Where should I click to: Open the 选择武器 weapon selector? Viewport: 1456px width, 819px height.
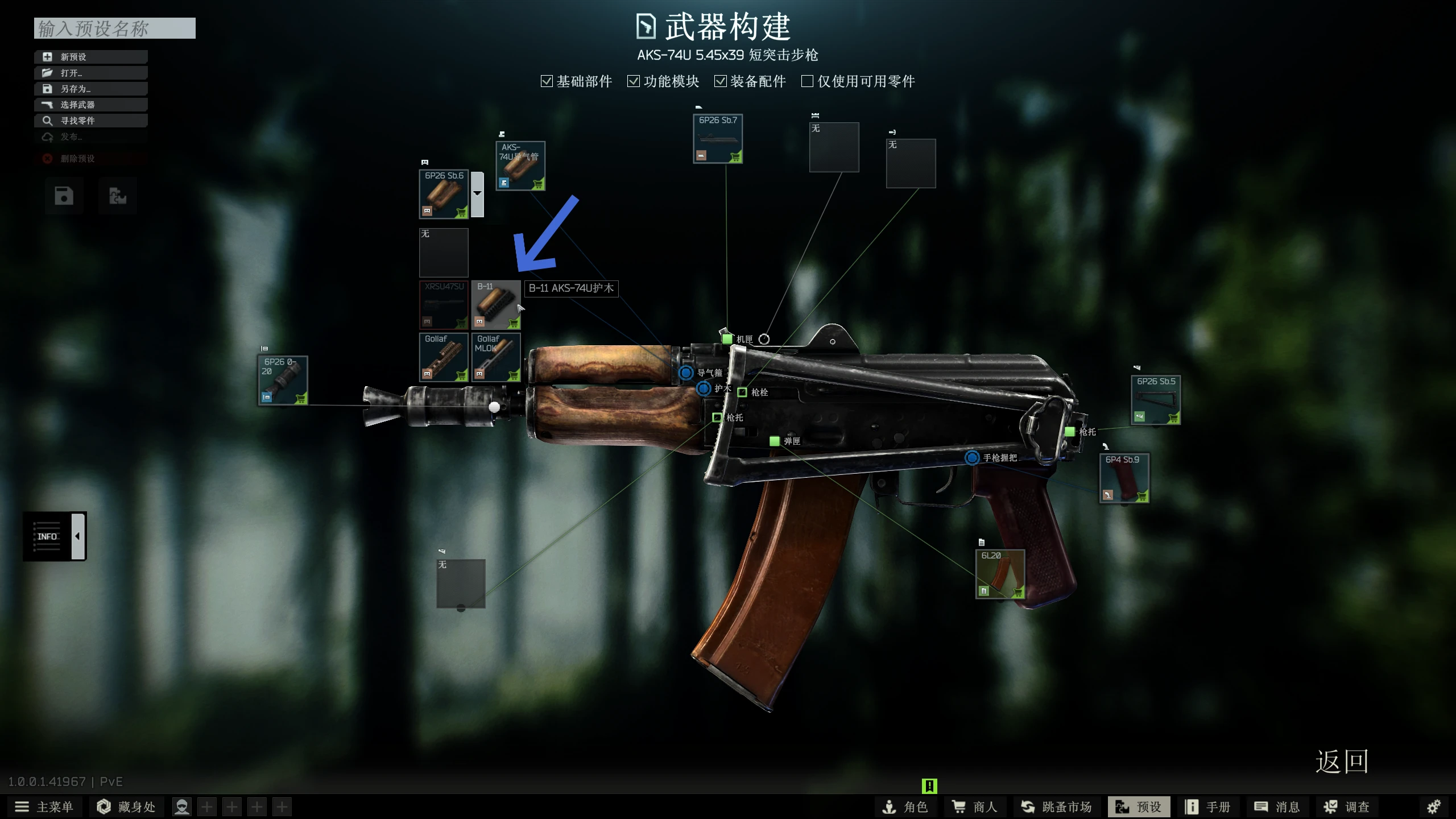coord(91,105)
